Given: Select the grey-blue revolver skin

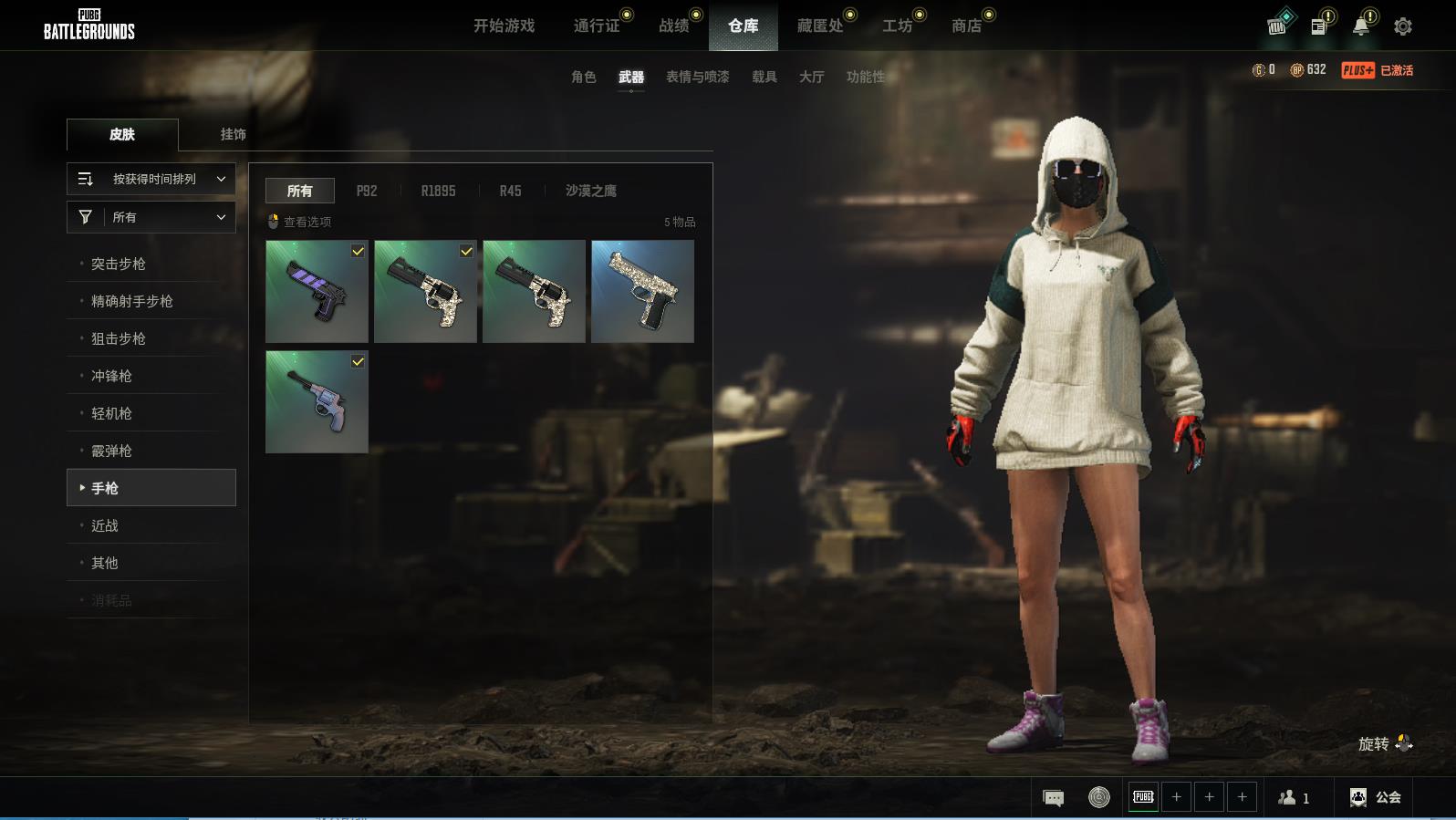Looking at the screenshot, I should (317, 402).
